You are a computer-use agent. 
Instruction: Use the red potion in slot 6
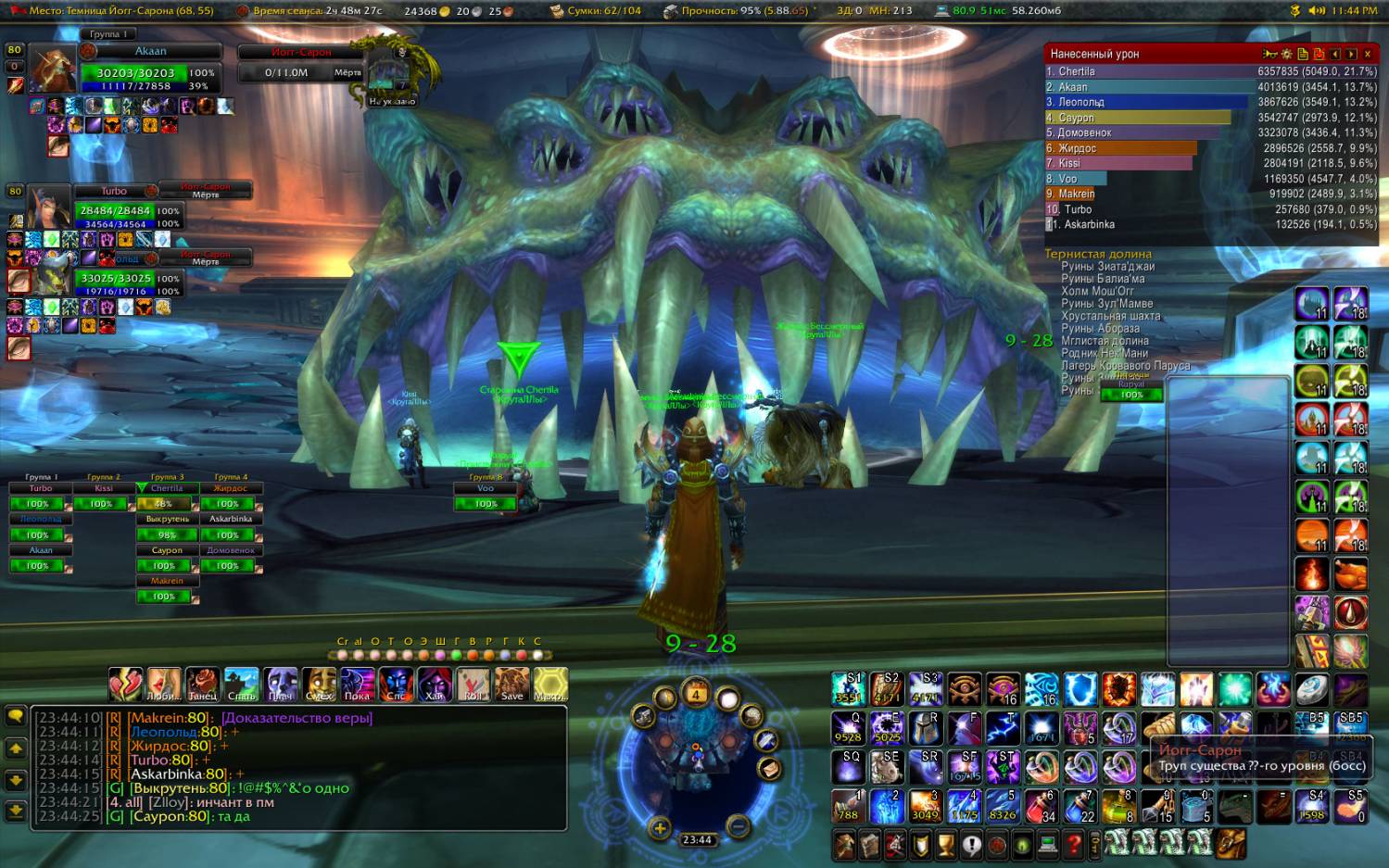[1042, 806]
